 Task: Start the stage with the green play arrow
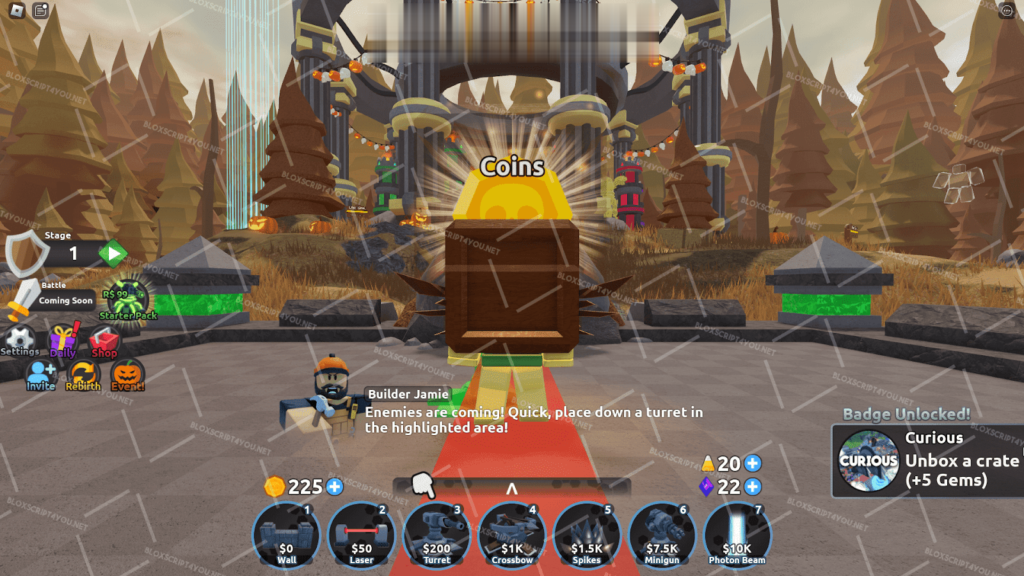tap(112, 253)
